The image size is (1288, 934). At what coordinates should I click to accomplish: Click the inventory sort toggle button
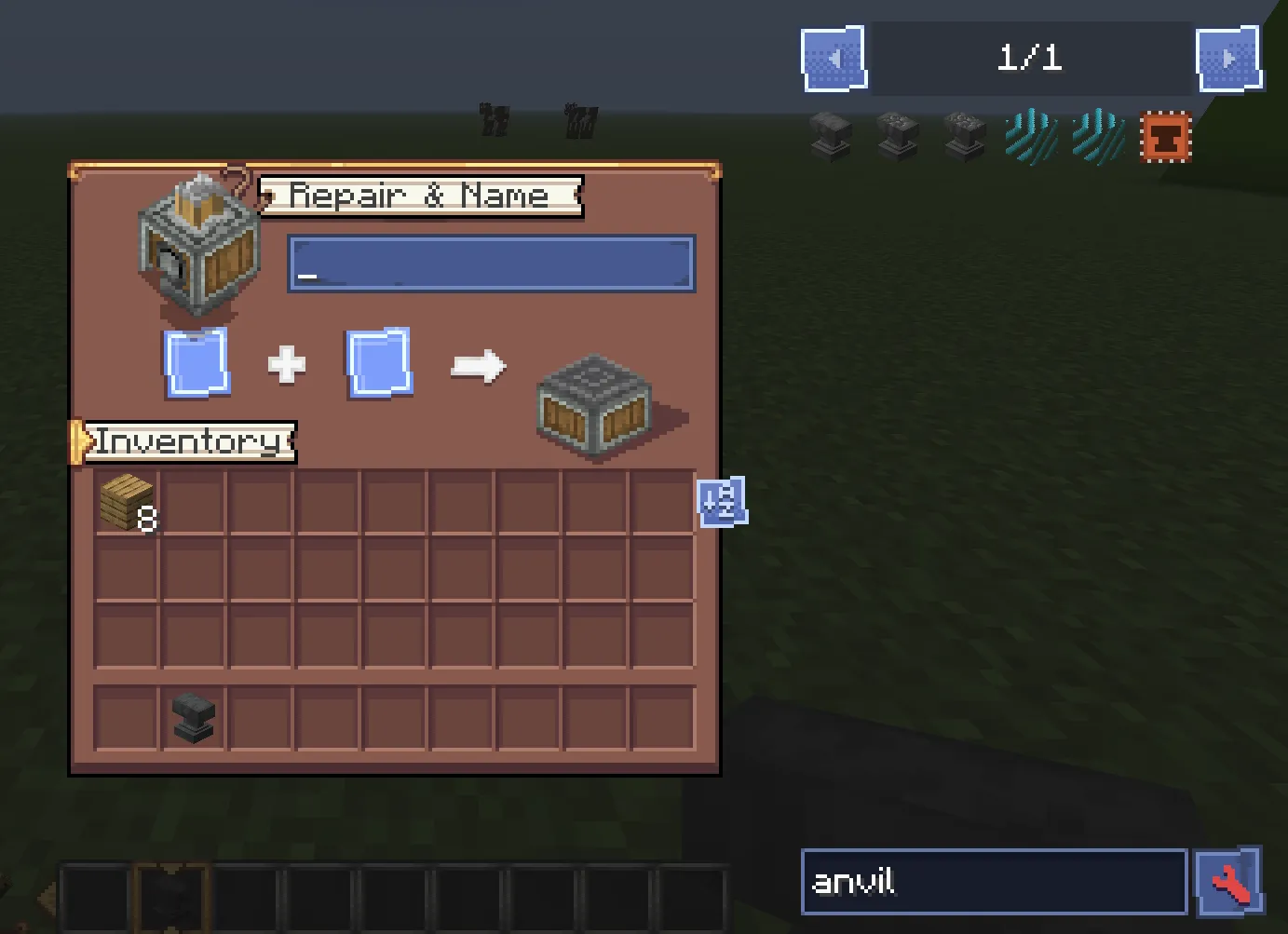tap(723, 503)
